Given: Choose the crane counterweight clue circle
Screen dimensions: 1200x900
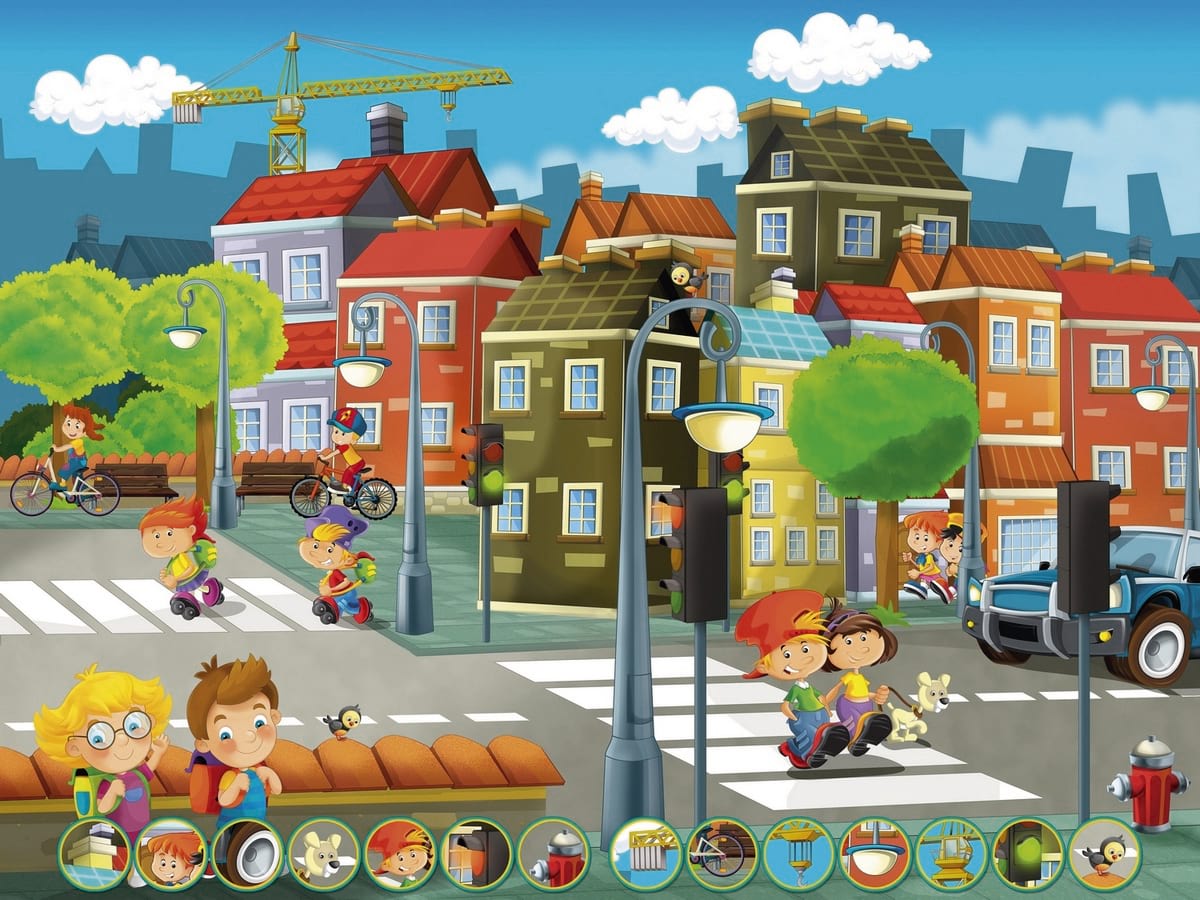Looking at the screenshot, I should pyautogui.click(x=646, y=854).
